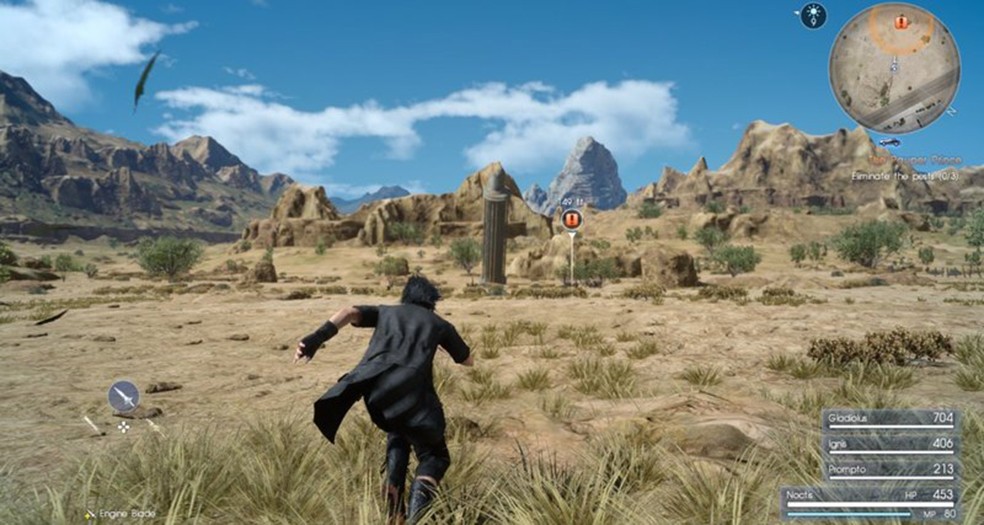
Task: Click the Engine Blade weapon label
Action: (126, 513)
